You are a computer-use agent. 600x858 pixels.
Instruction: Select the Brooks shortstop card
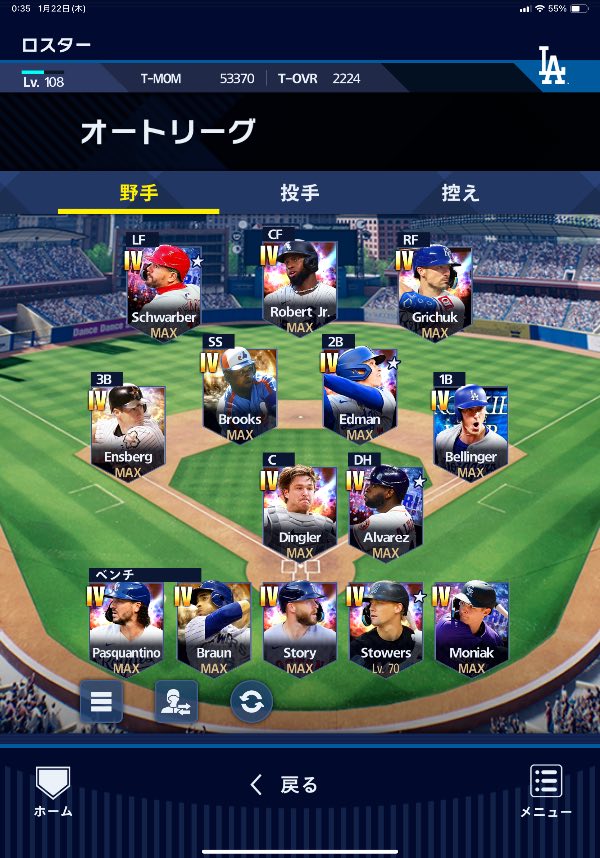pos(240,392)
